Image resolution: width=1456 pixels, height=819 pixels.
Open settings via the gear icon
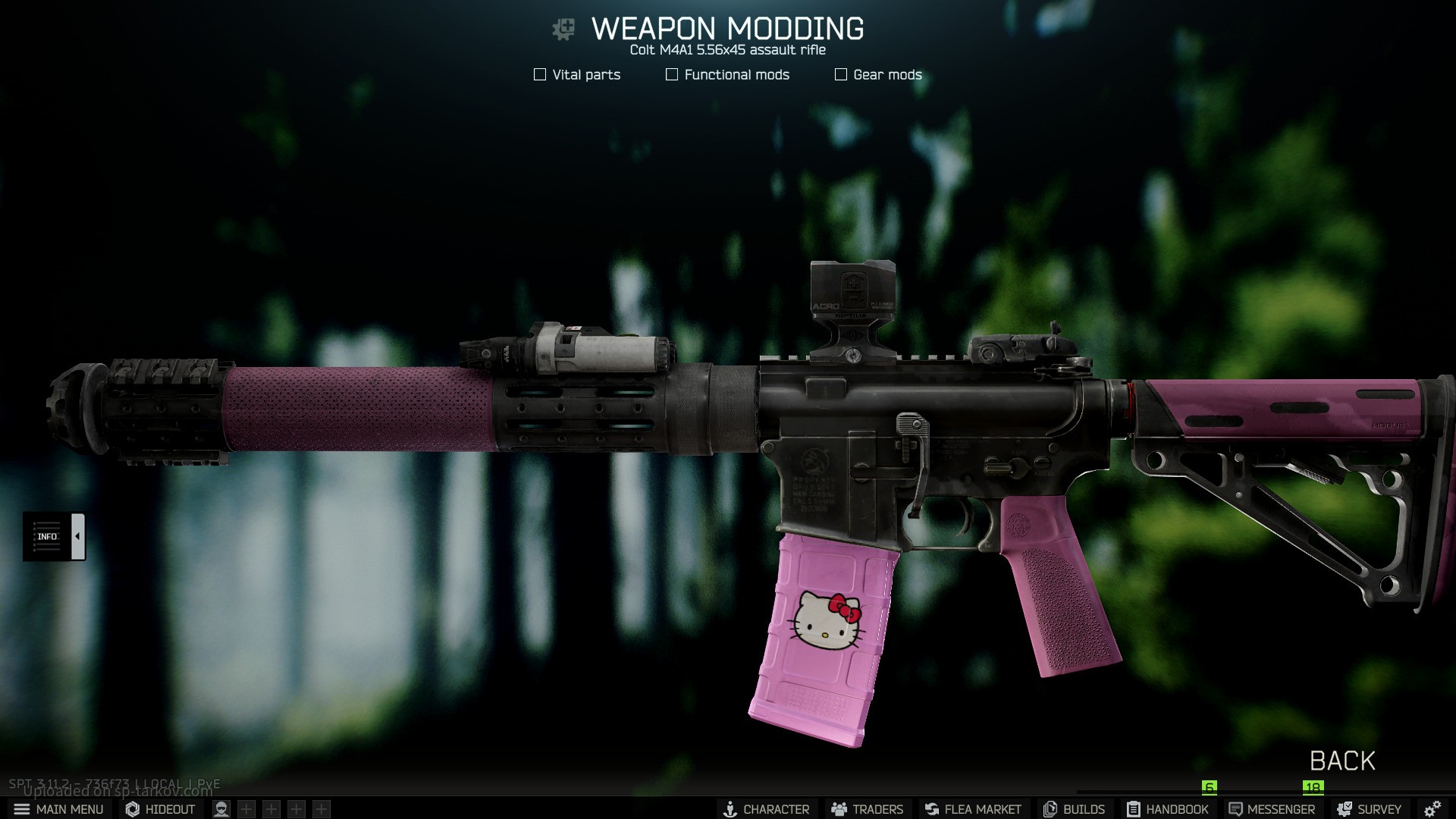pos(1432,809)
